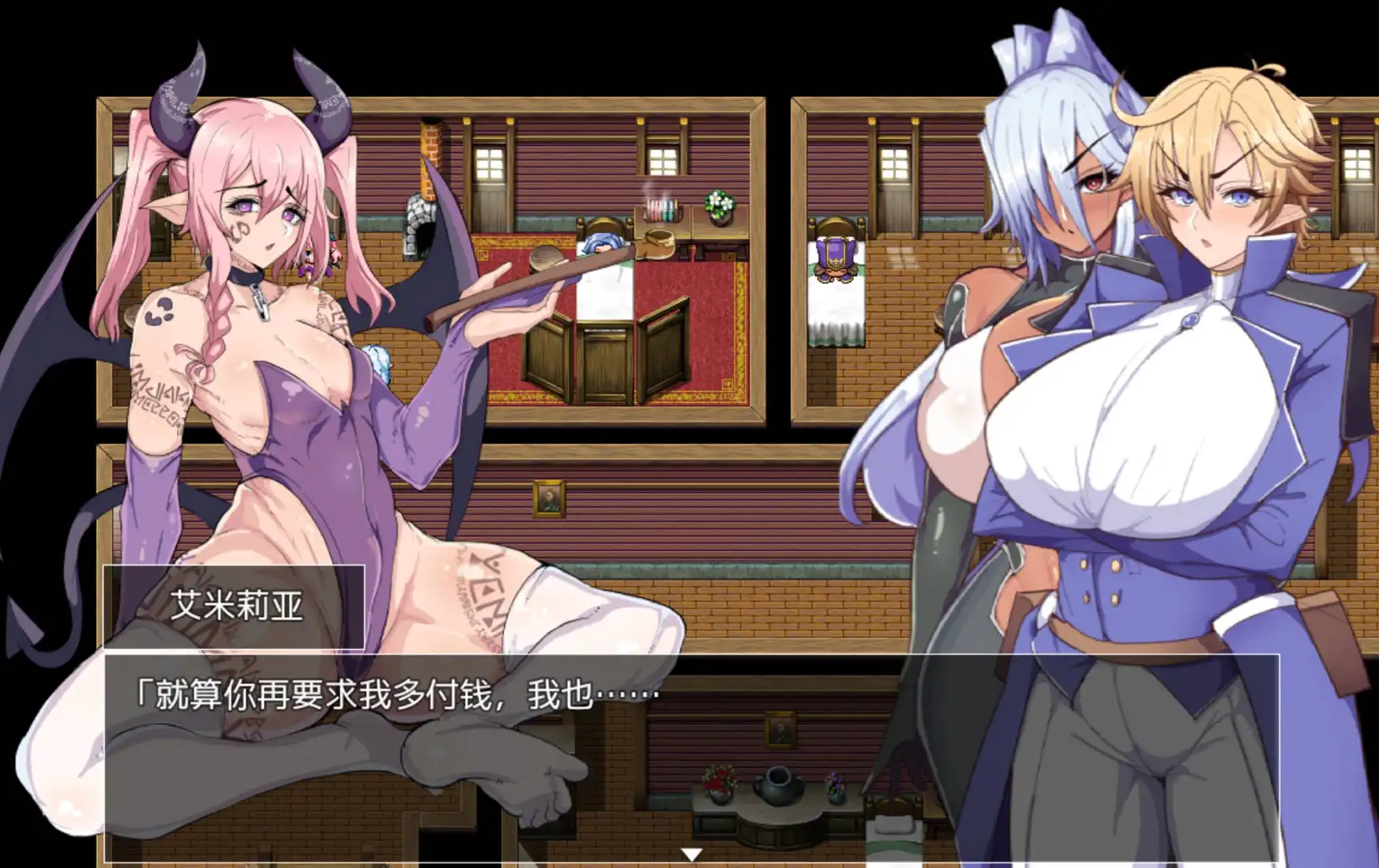Click the potion bottles on the bedside table
Image resolution: width=1379 pixels, height=868 pixels.
coord(661,209)
